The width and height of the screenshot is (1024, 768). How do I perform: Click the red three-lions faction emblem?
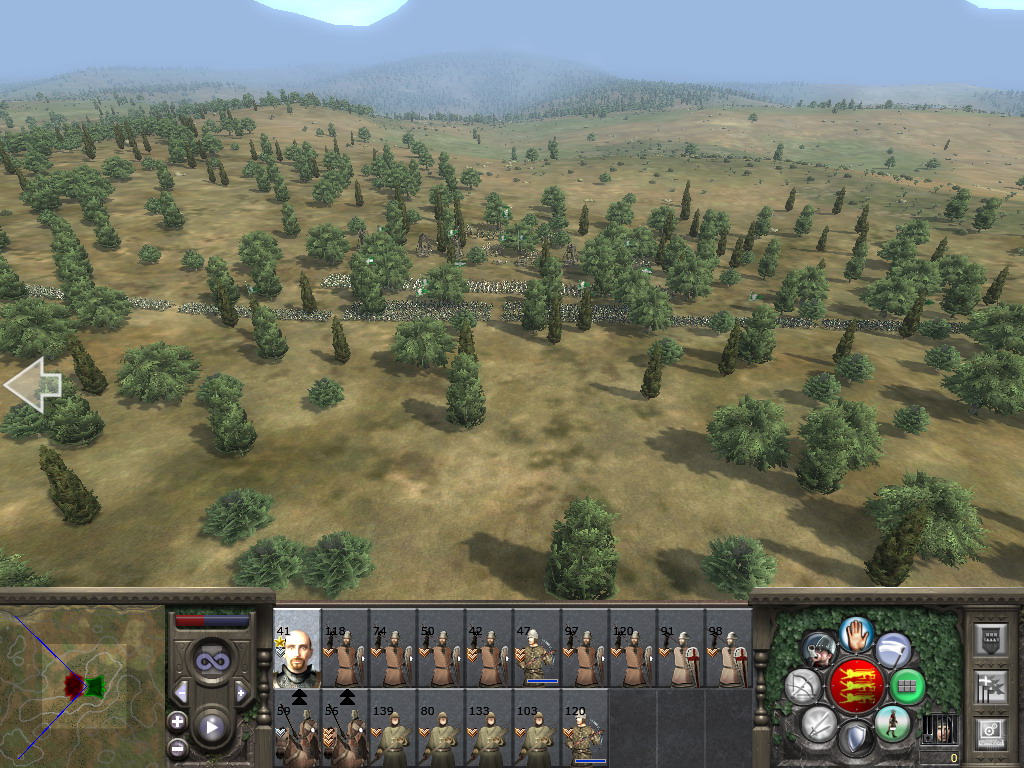coord(857,686)
